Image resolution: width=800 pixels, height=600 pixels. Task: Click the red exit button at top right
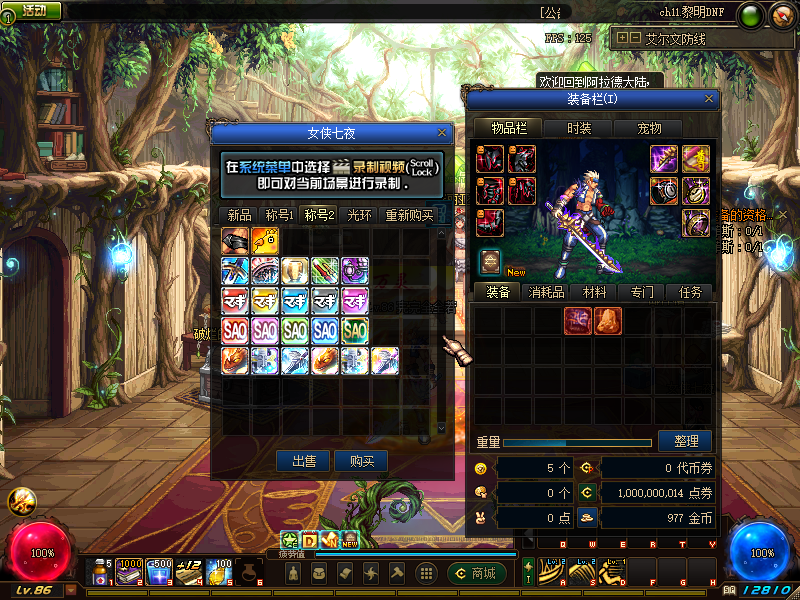781,15
